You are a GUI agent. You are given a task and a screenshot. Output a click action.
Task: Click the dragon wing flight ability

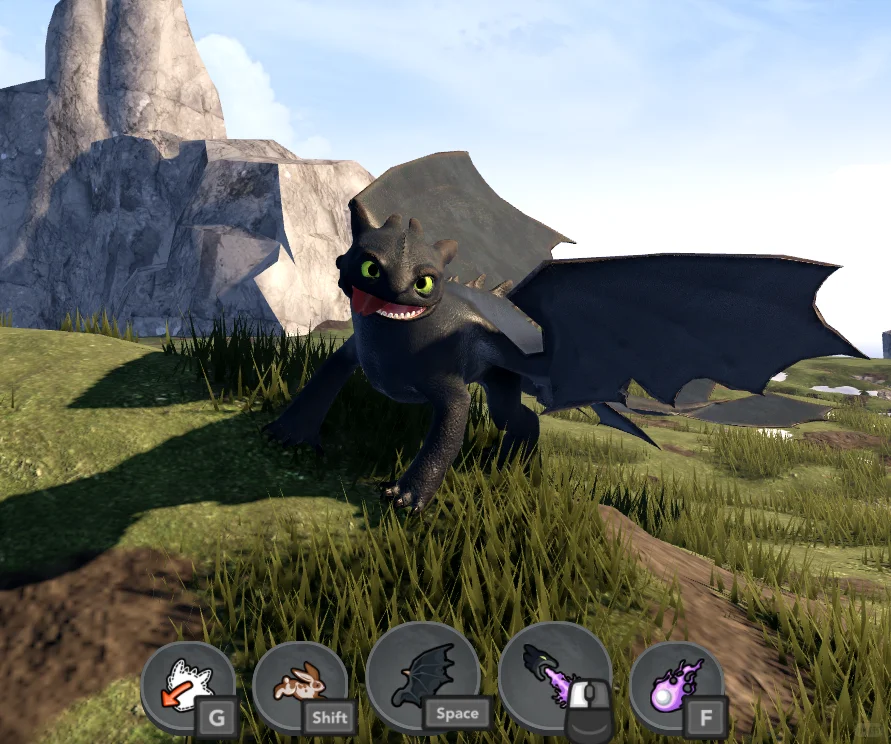423,677
